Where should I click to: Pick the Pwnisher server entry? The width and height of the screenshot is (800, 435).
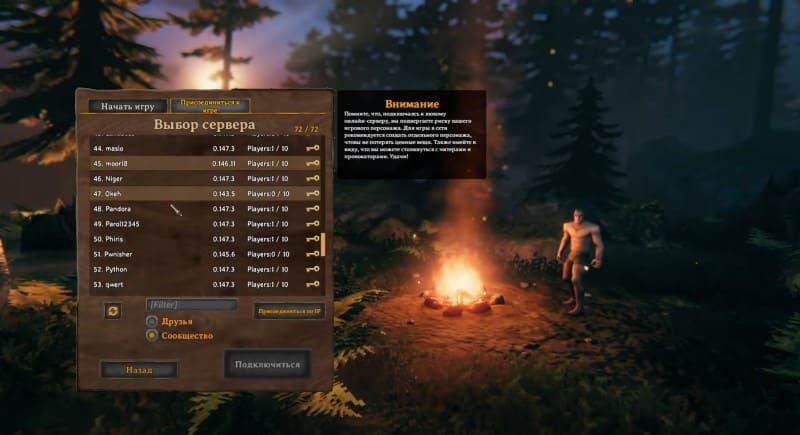click(200, 254)
